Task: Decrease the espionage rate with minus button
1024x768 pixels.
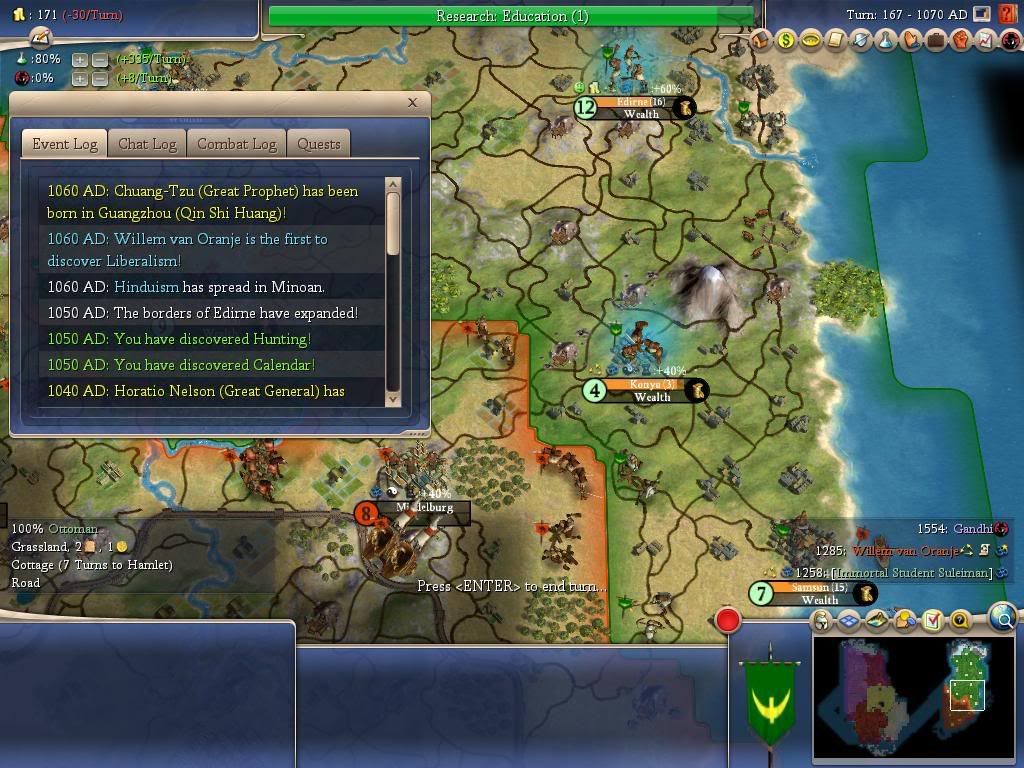Action: pos(100,78)
